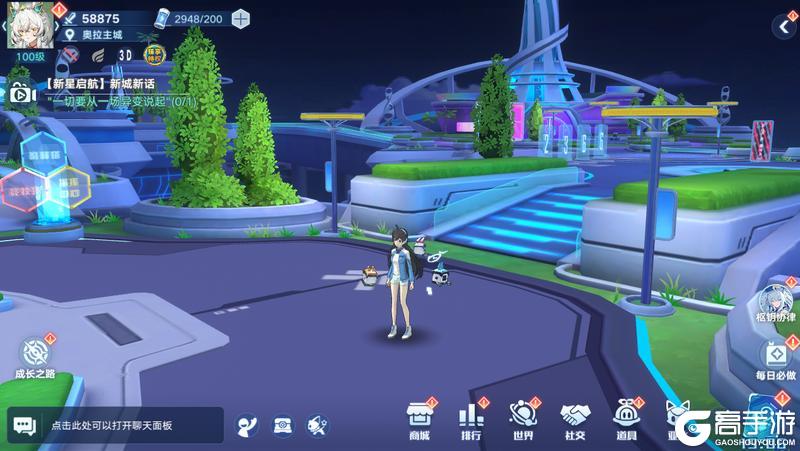The width and height of the screenshot is (800, 451).
Task: Open the 商城 shop
Action: (419, 419)
